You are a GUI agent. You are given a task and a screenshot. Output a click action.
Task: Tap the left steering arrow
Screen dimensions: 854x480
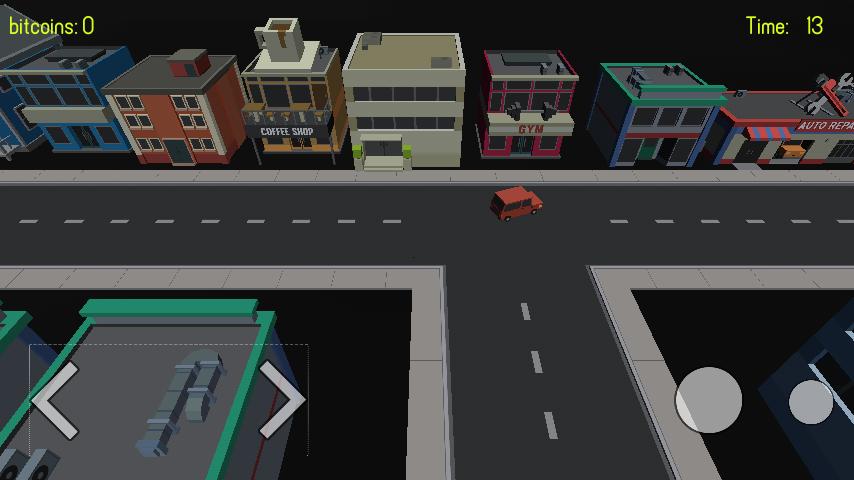(56, 400)
